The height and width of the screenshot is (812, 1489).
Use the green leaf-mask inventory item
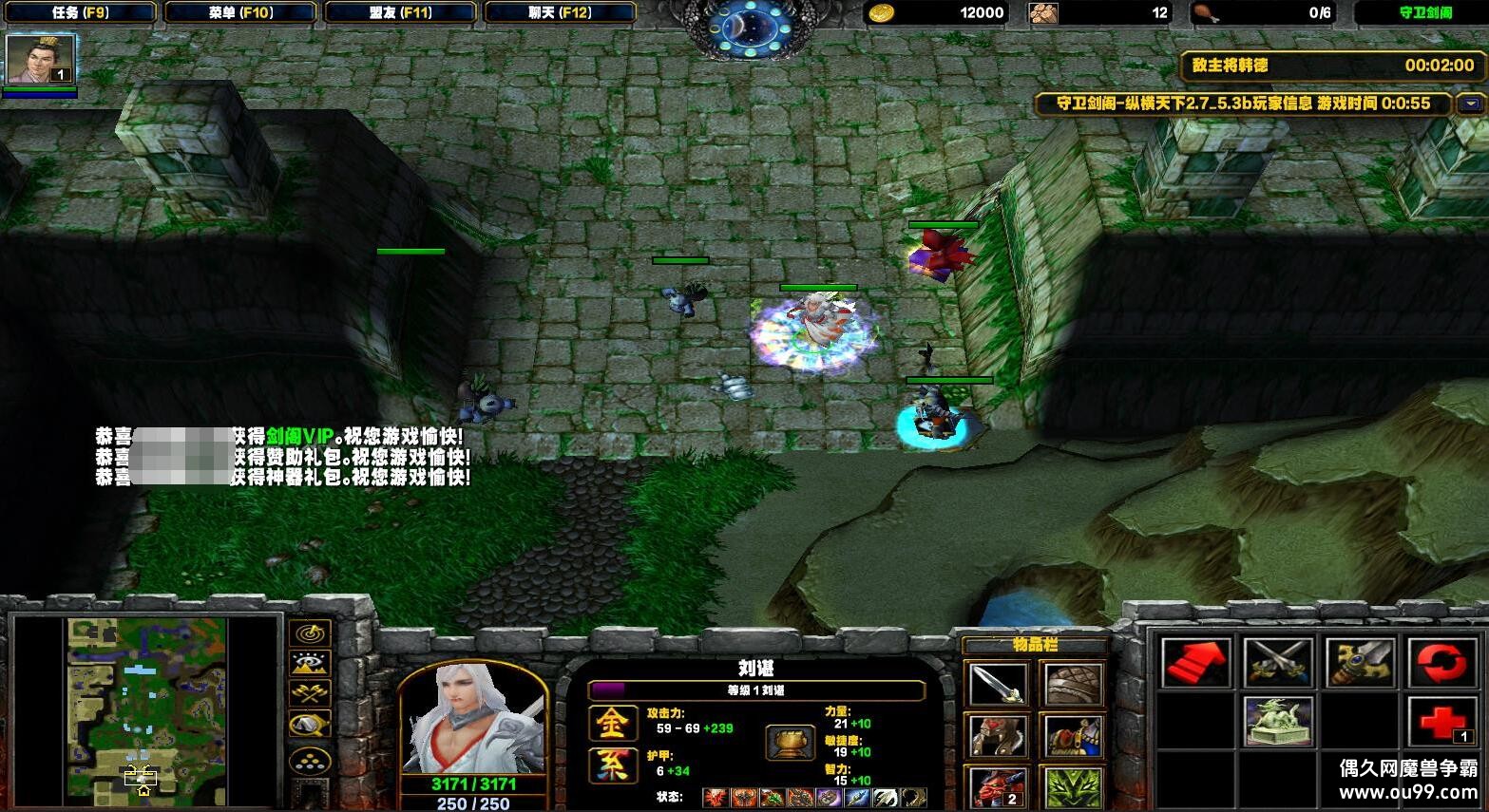tap(1073, 786)
